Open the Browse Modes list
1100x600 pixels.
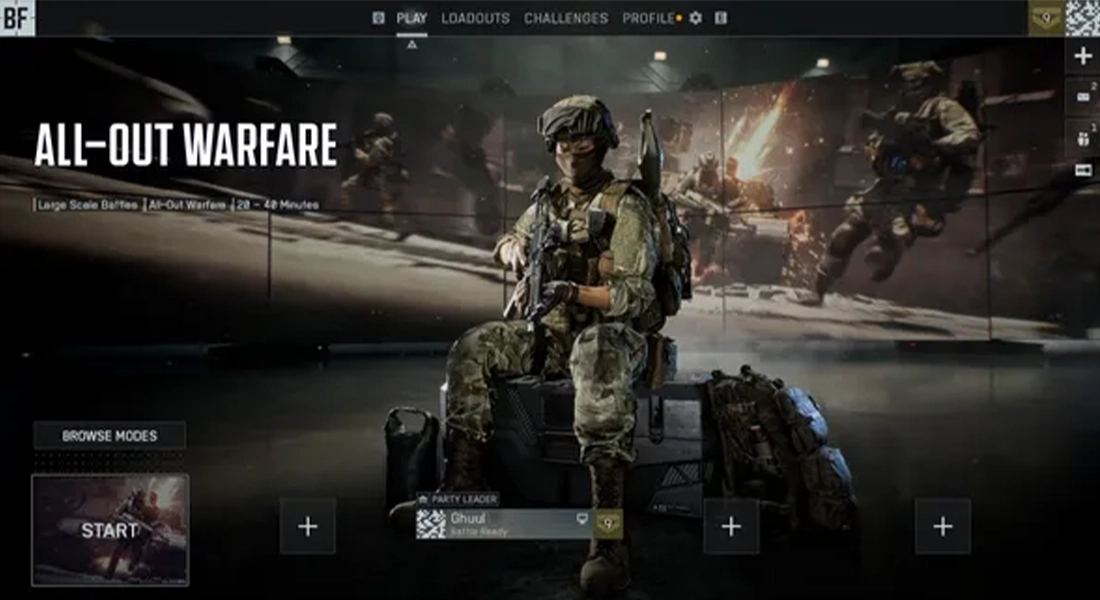(110, 436)
